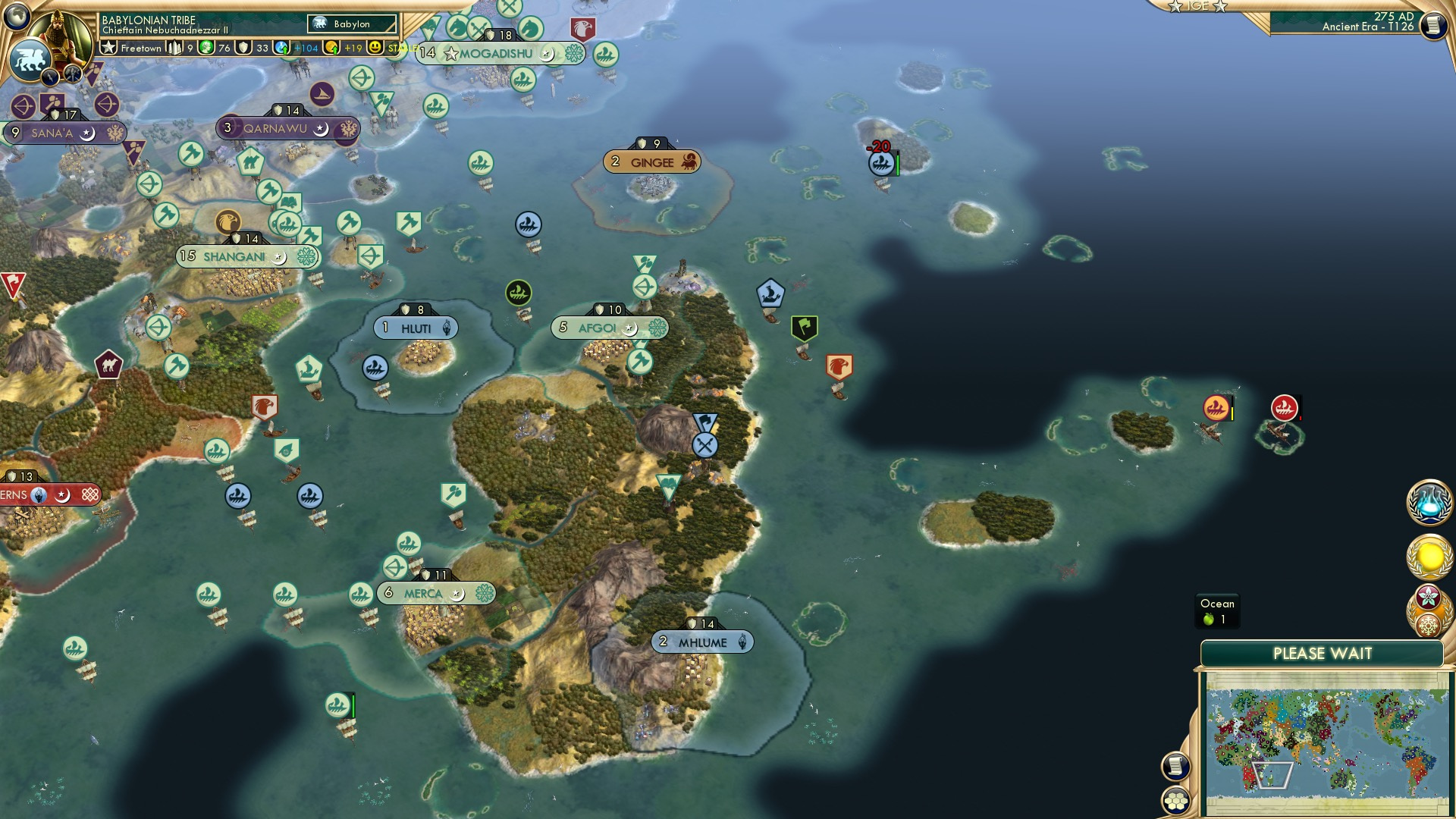Expand the Shangani city banner
This screenshot has height=819, width=1456.
coord(235,256)
